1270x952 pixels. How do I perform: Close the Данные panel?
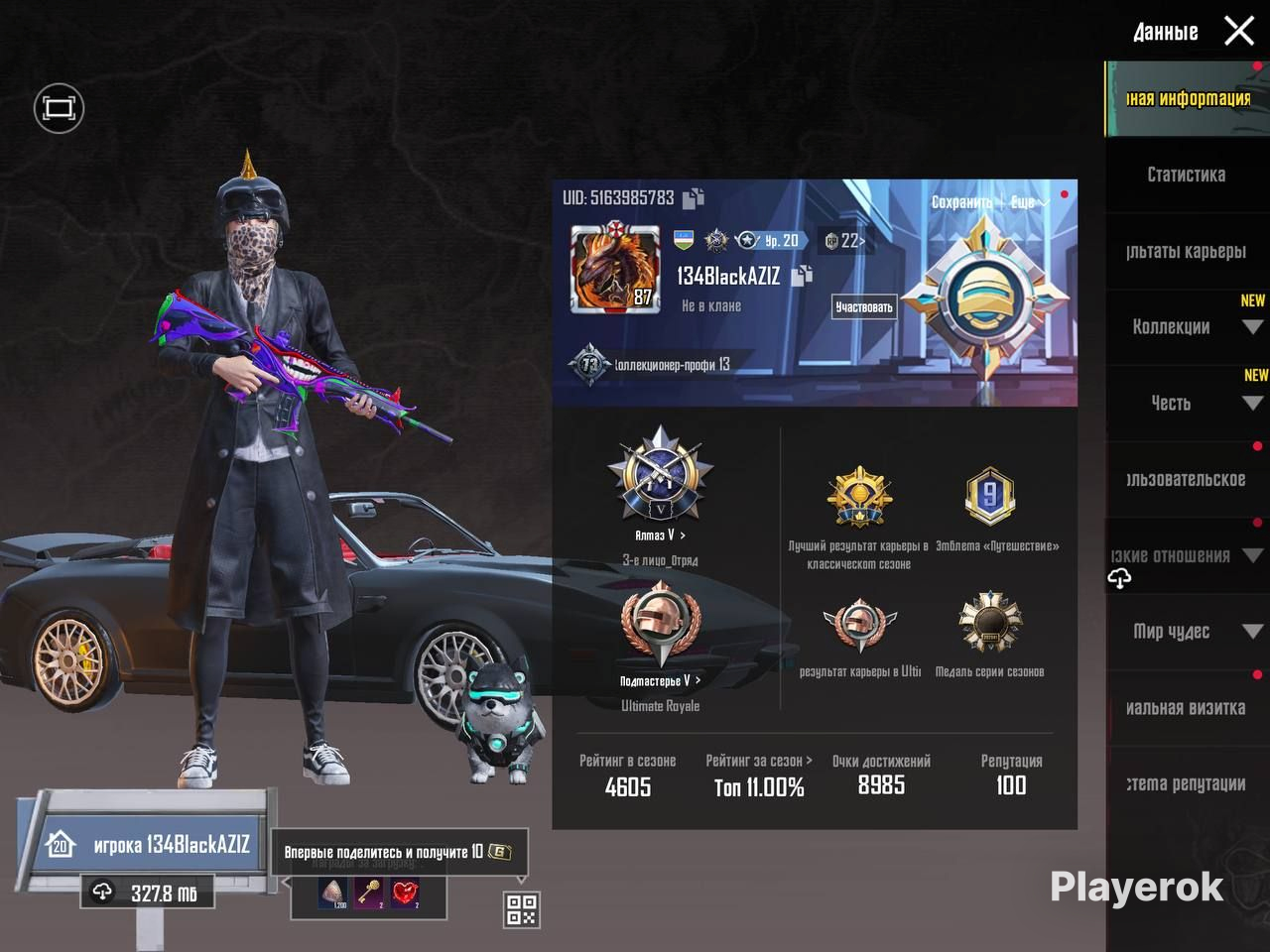[x=1239, y=31]
